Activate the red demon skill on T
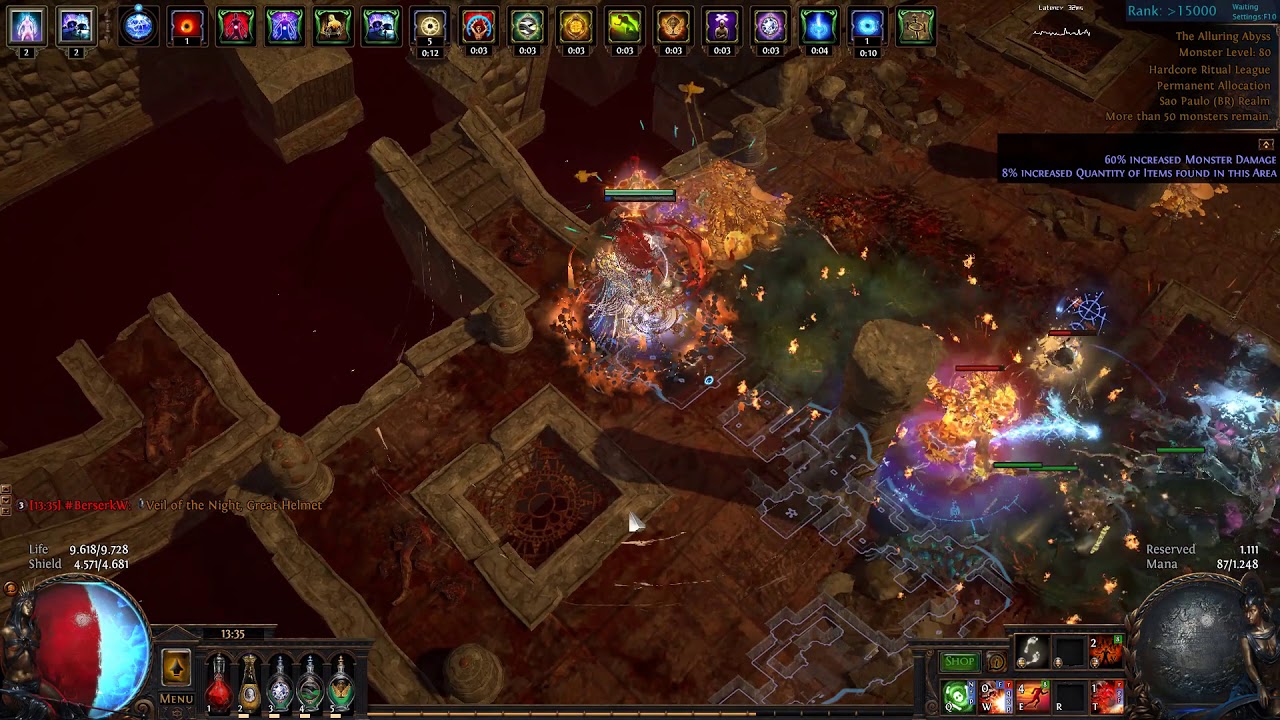This screenshot has width=1280, height=720. pos(1108,695)
